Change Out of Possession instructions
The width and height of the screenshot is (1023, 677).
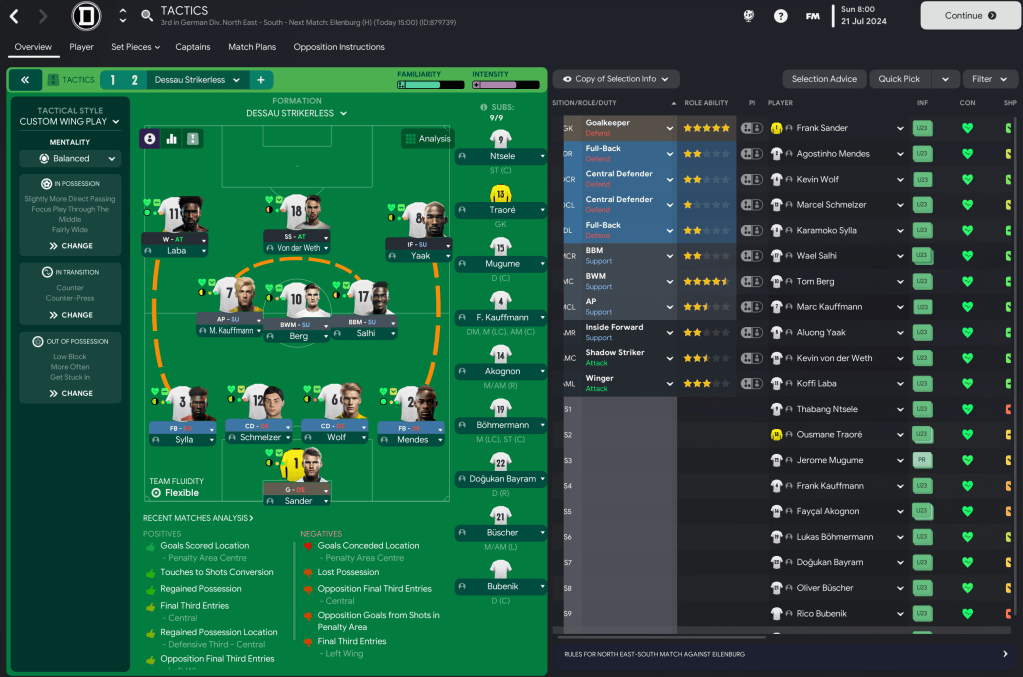(x=69, y=393)
